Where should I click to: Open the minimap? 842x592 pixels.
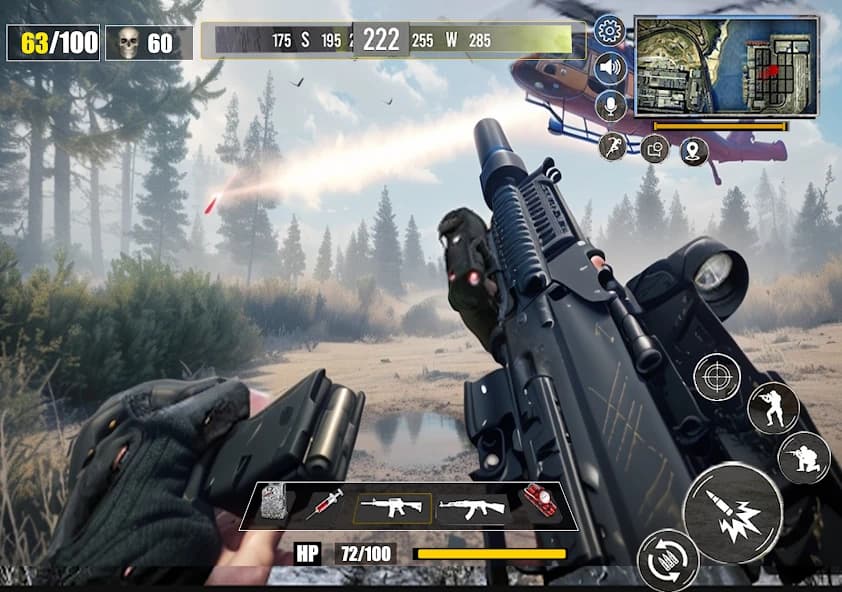726,66
